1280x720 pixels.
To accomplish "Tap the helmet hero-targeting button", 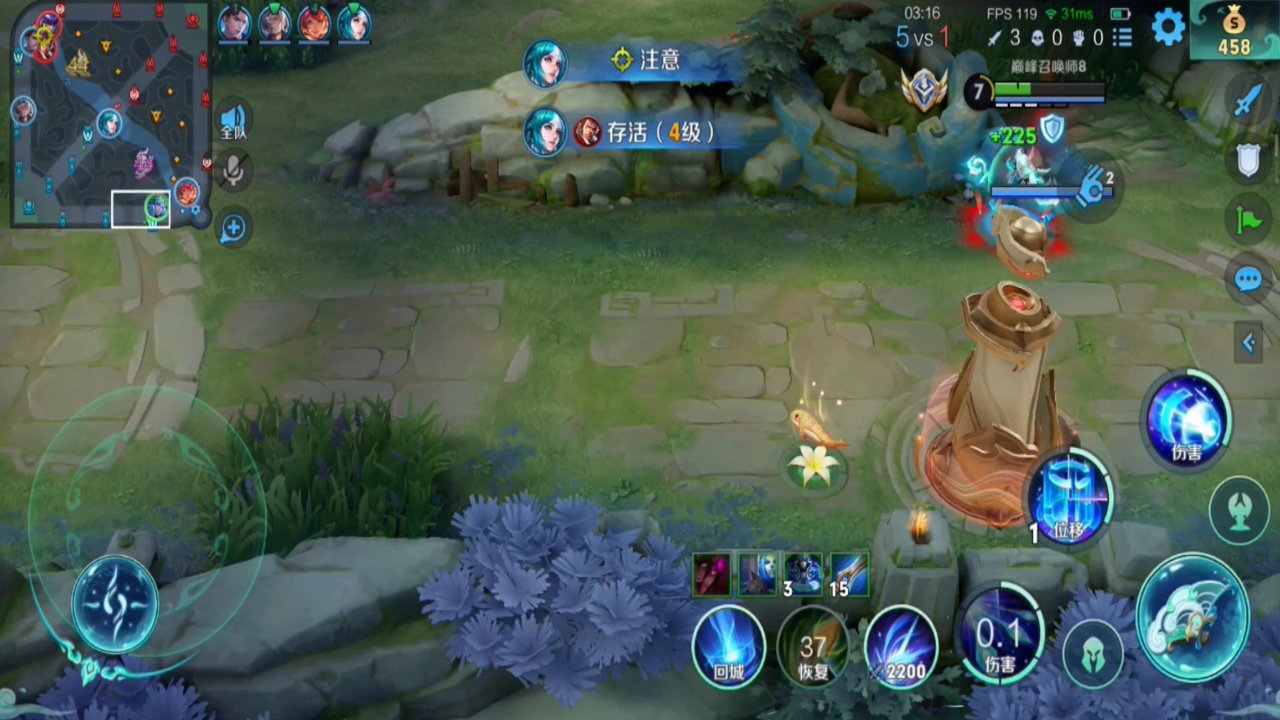I will pyautogui.click(x=1091, y=655).
